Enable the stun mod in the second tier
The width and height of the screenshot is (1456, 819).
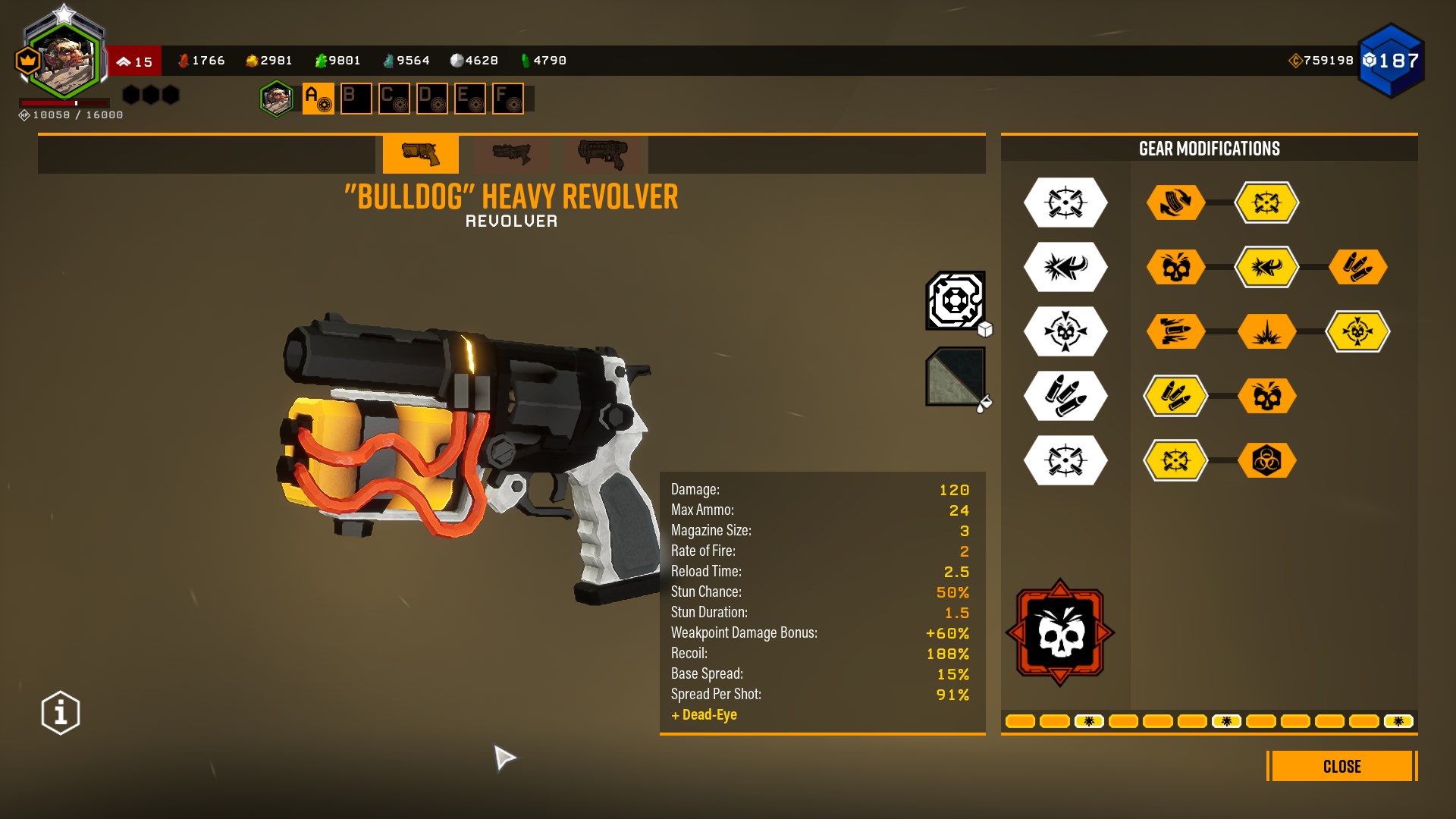pos(1269,267)
